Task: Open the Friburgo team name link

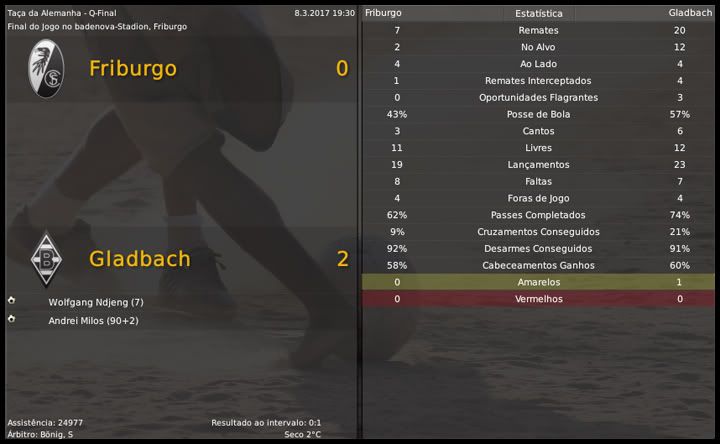Action: click(x=132, y=68)
